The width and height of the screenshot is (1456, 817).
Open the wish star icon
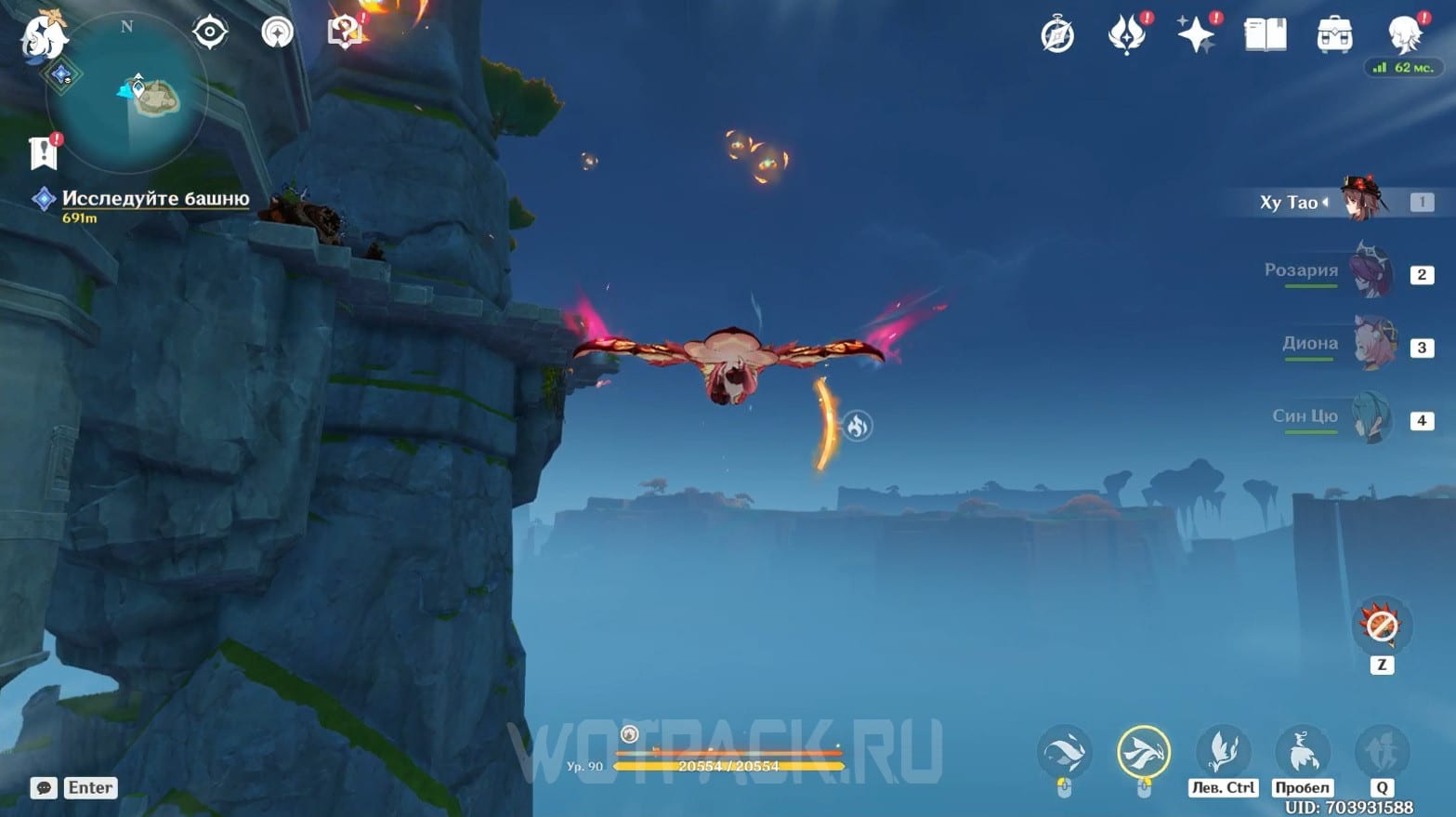(1196, 35)
